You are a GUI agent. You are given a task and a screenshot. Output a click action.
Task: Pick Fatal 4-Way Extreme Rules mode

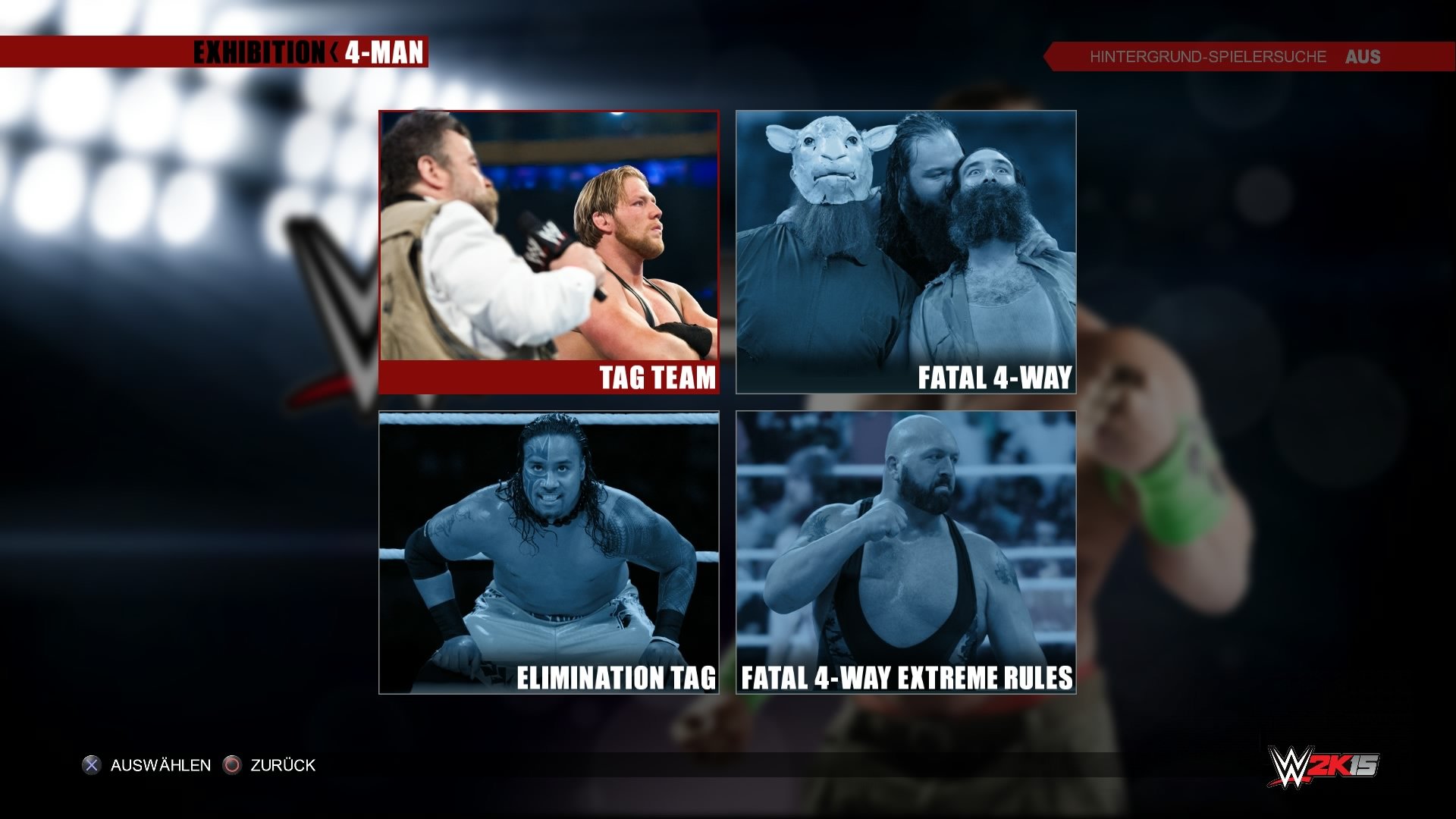(x=906, y=546)
